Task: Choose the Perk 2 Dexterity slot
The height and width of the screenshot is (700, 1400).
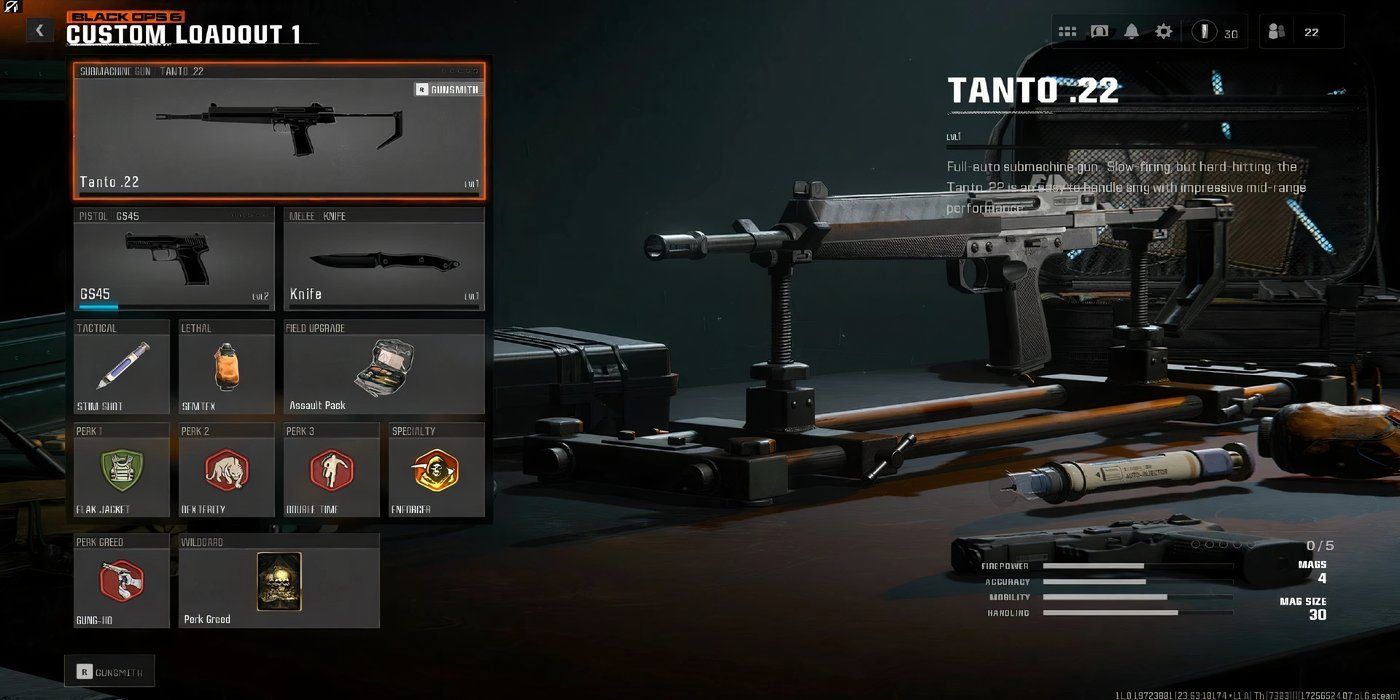Action: tap(226, 470)
